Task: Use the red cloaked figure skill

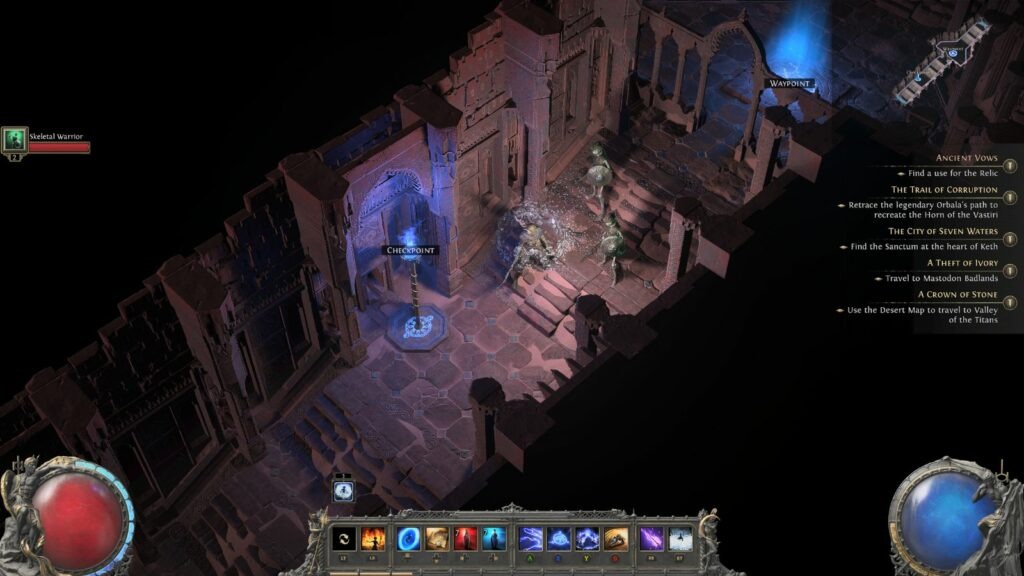Action: point(465,538)
